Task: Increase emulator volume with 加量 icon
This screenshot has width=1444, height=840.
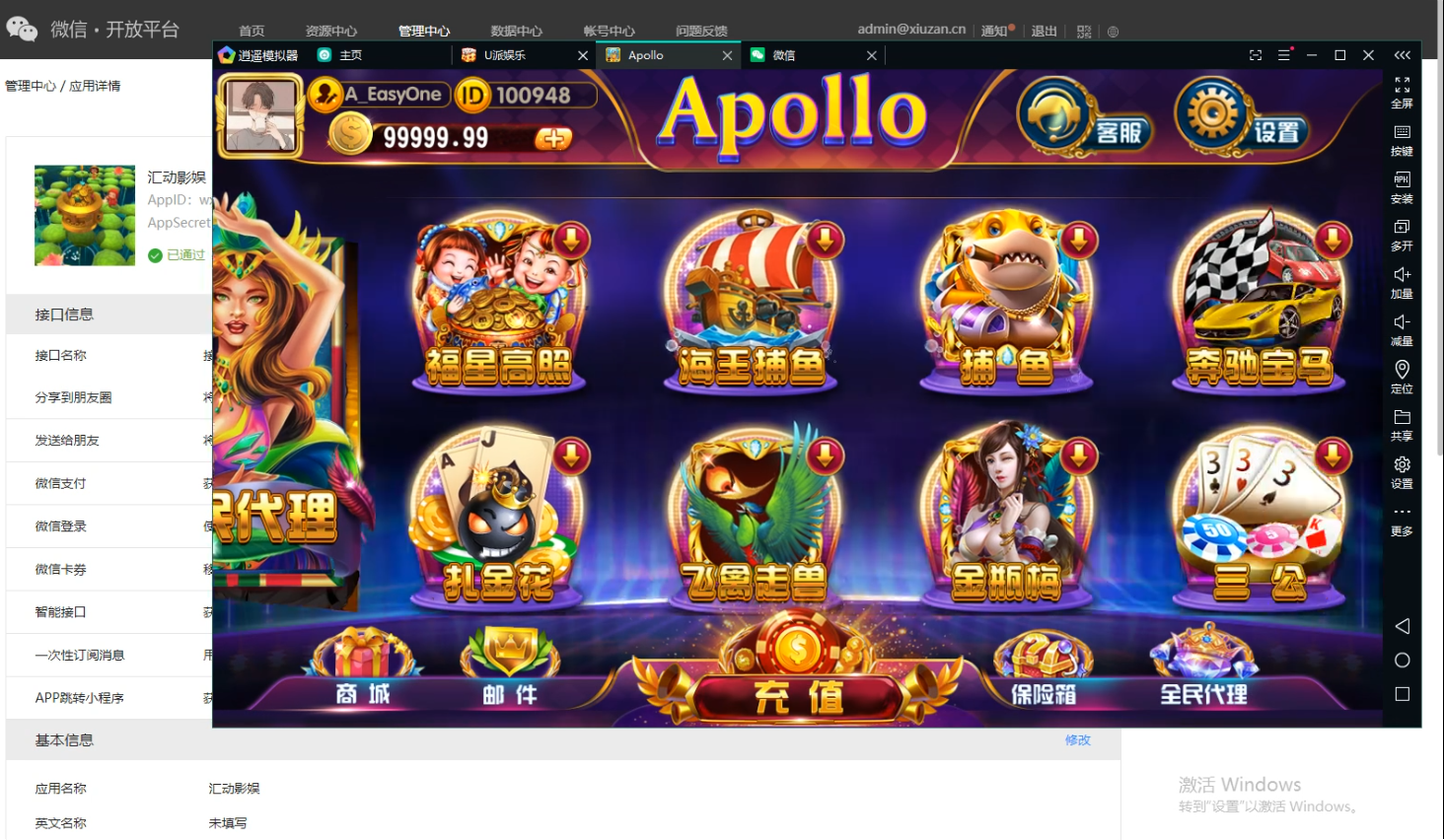Action: pyautogui.click(x=1402, y=283)
